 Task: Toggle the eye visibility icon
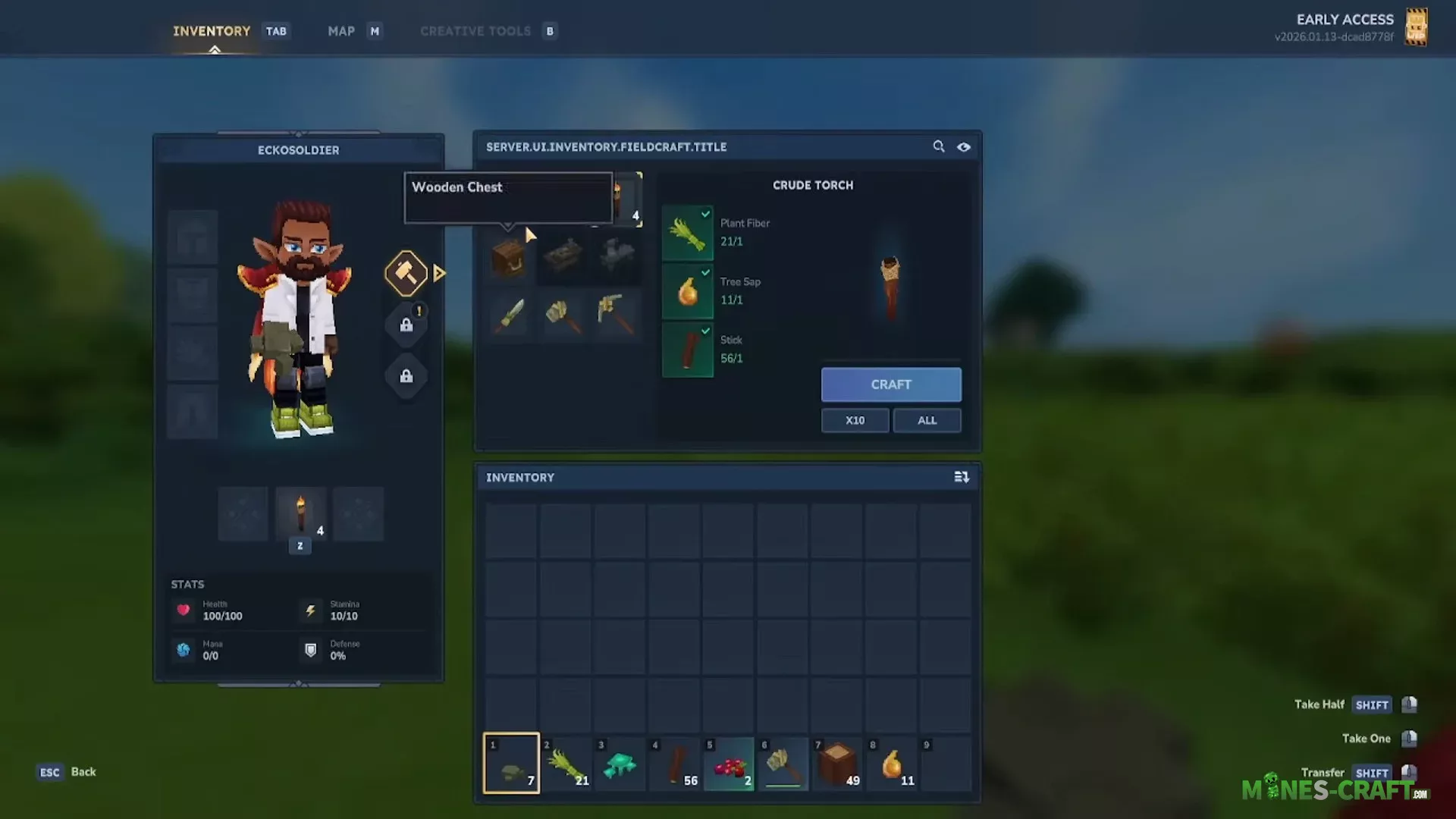click(964, 147)
